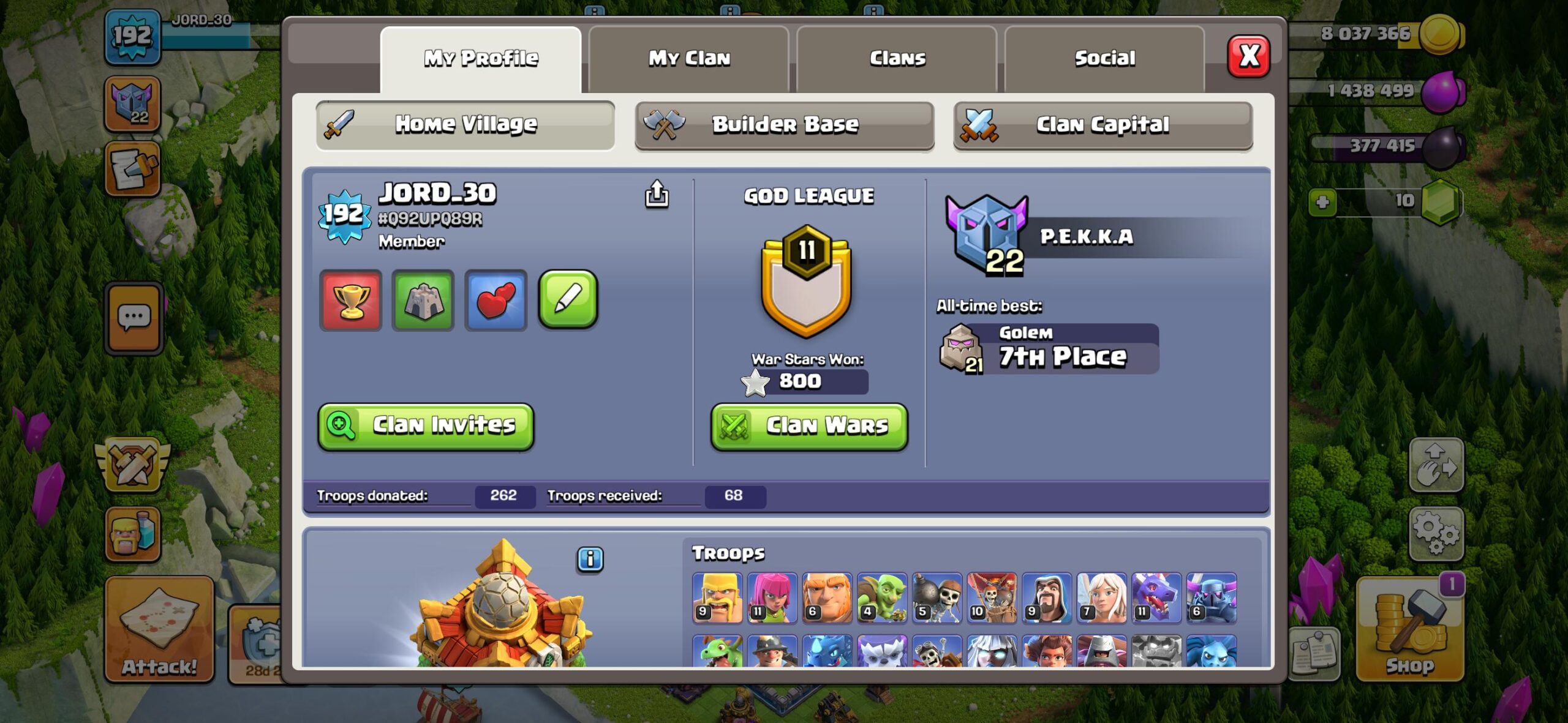
Task: Add gems with the green plus button
Action: (1322, 202)
